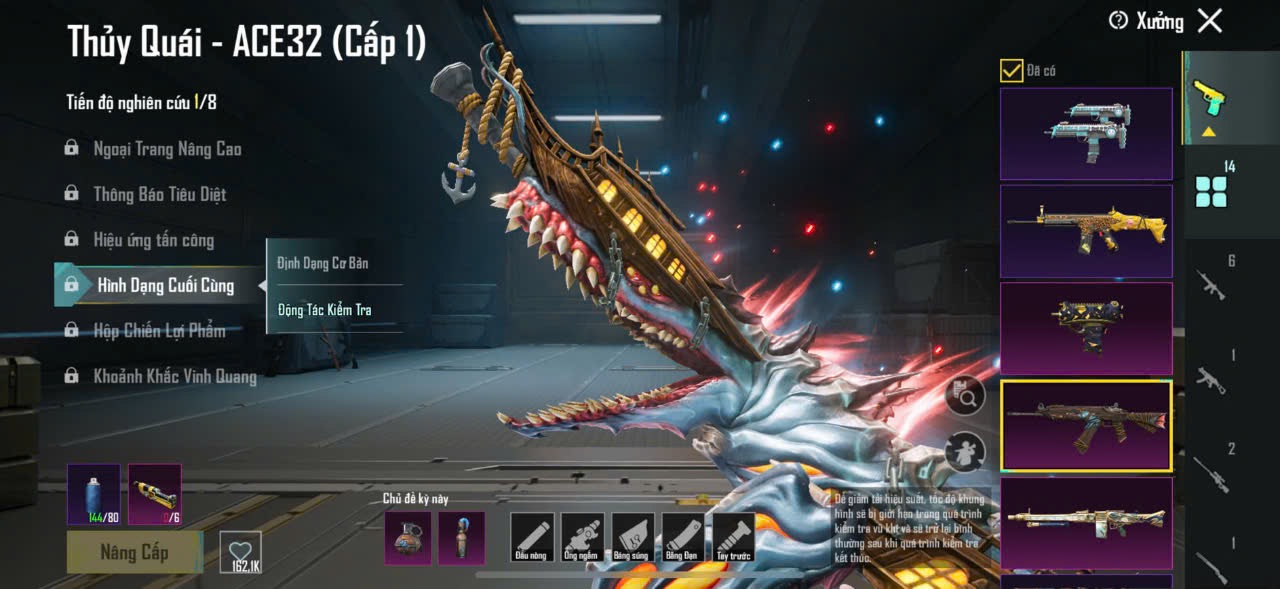Switch to the yellow pistol category tab

[1210, 100]
